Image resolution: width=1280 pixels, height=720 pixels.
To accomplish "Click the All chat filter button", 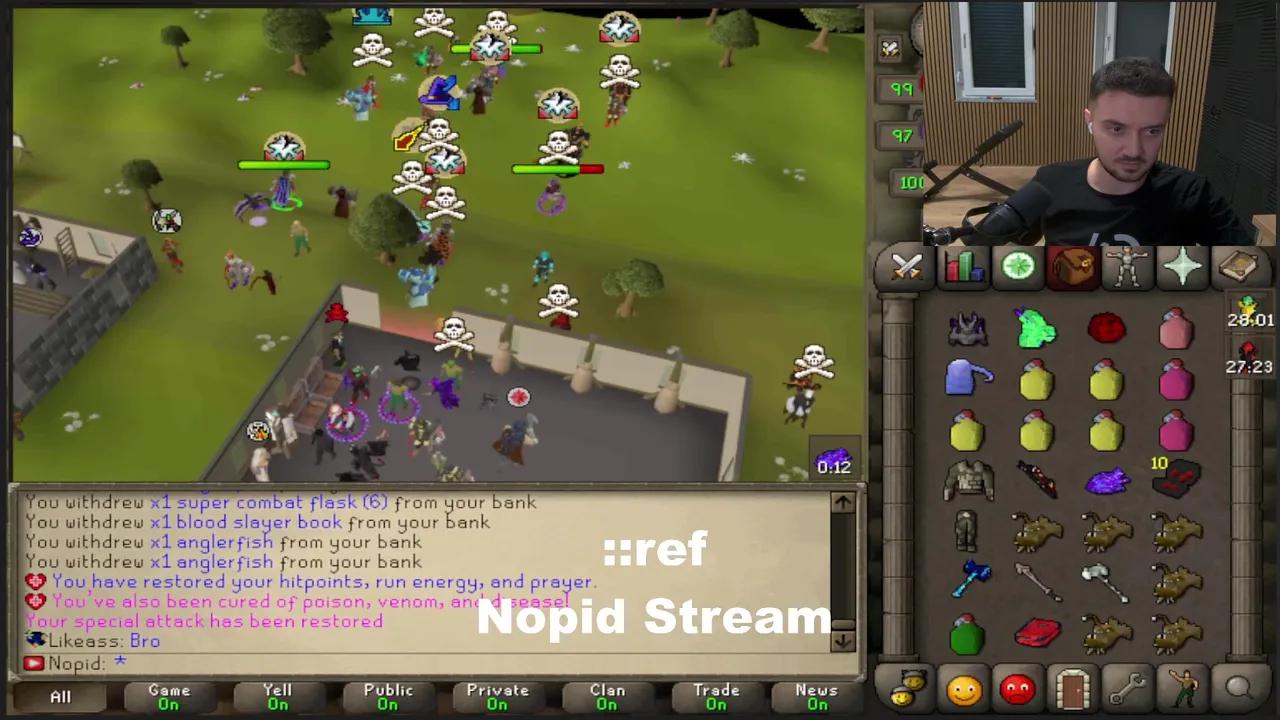I will click(x=60, y=695).
